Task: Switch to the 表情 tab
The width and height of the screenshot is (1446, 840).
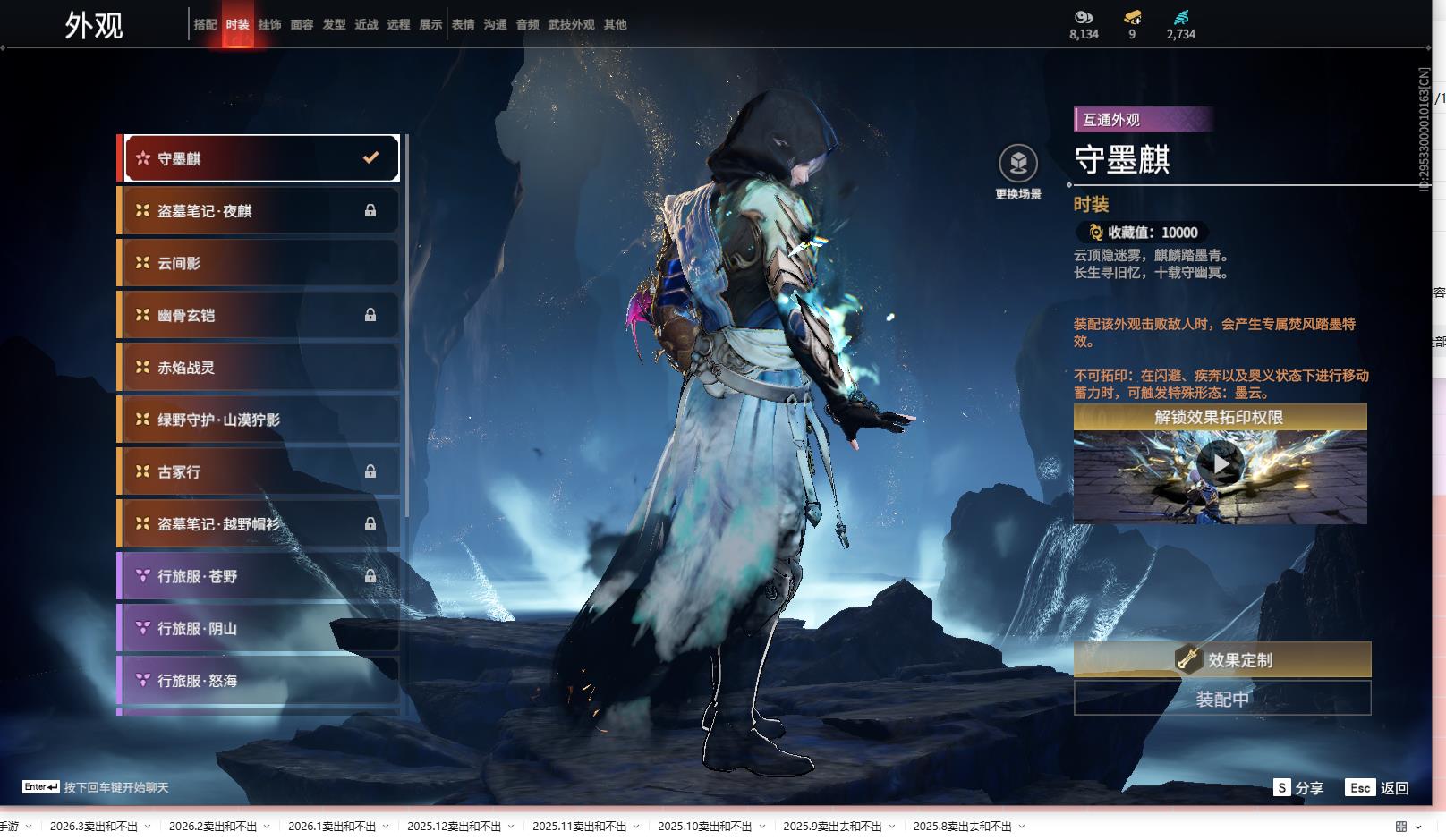Action: click(463, 25)
